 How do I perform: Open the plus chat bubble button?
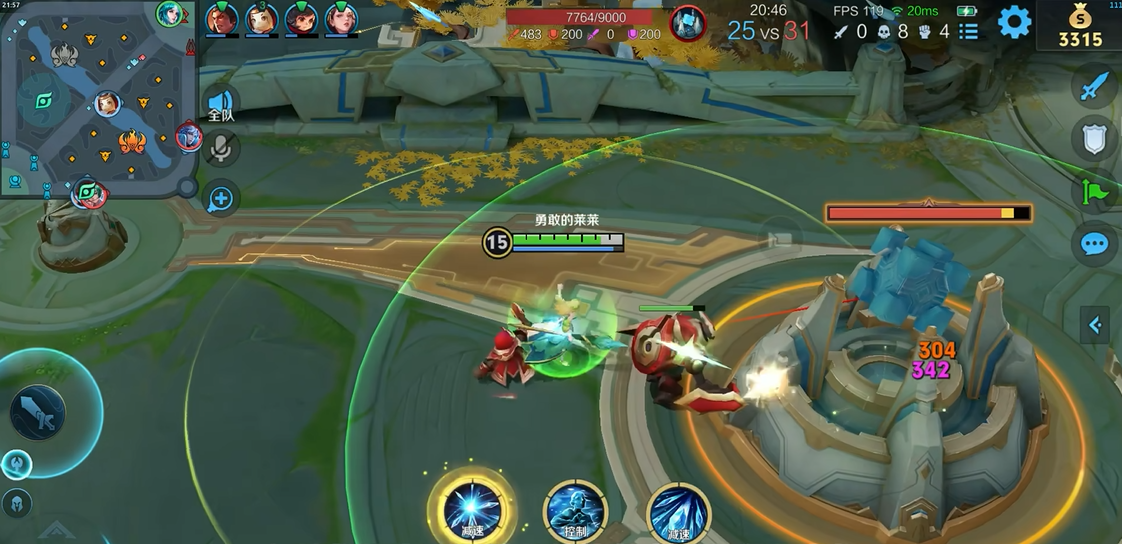(220, 198)
